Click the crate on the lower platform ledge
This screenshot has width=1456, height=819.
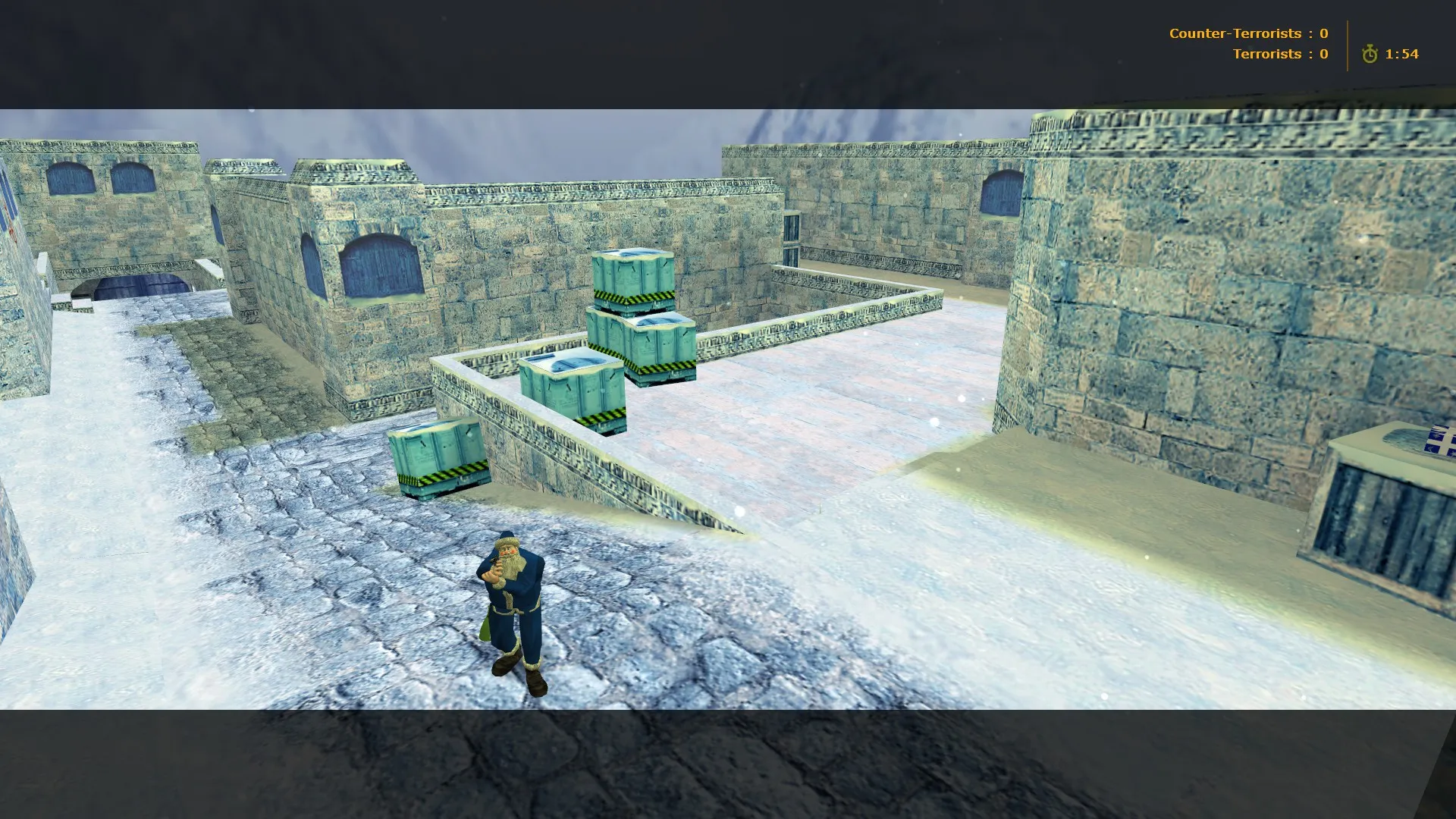pos(573,387)
